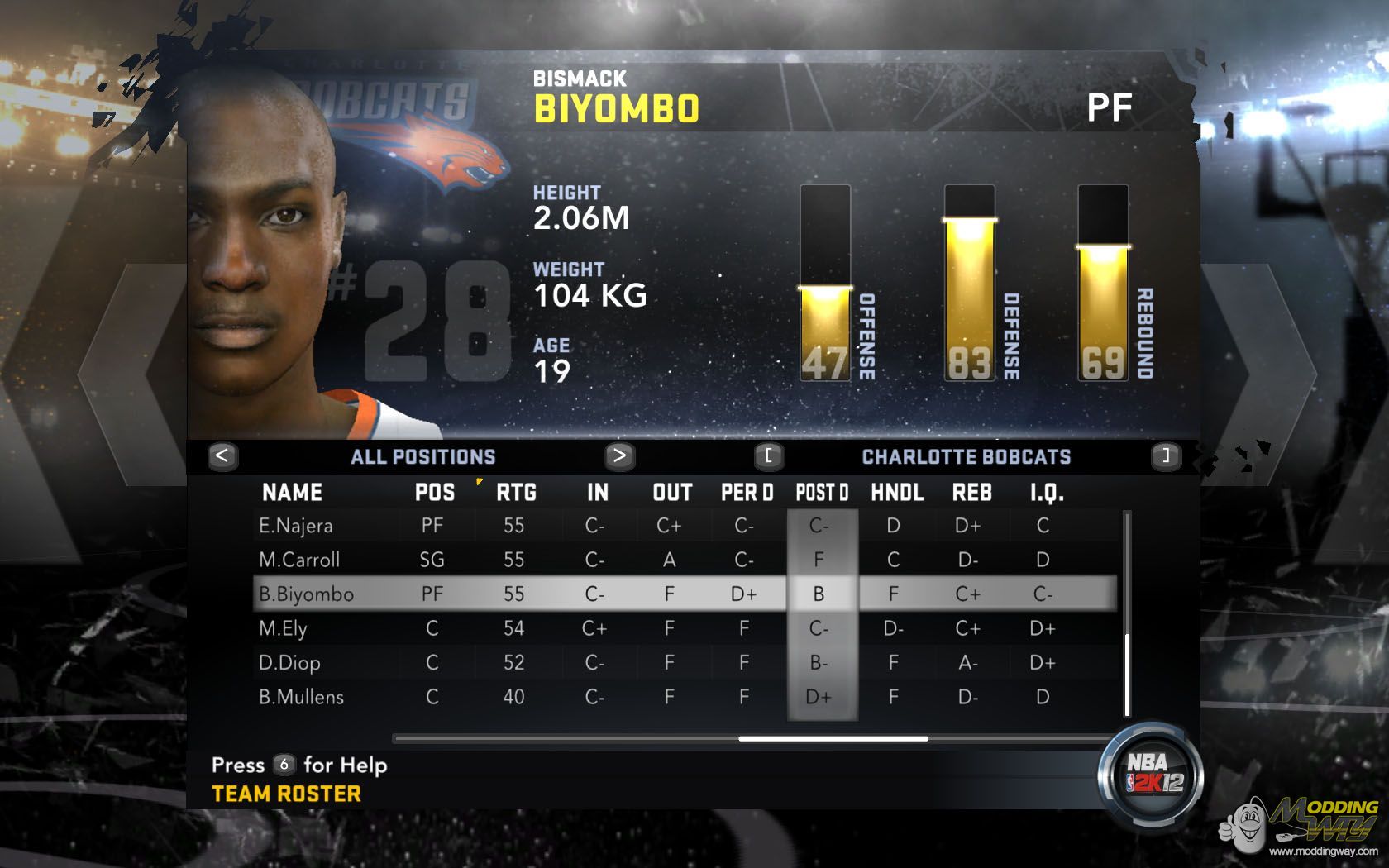
Task: Advance to next position filter arrow
Action: point(619,455)
